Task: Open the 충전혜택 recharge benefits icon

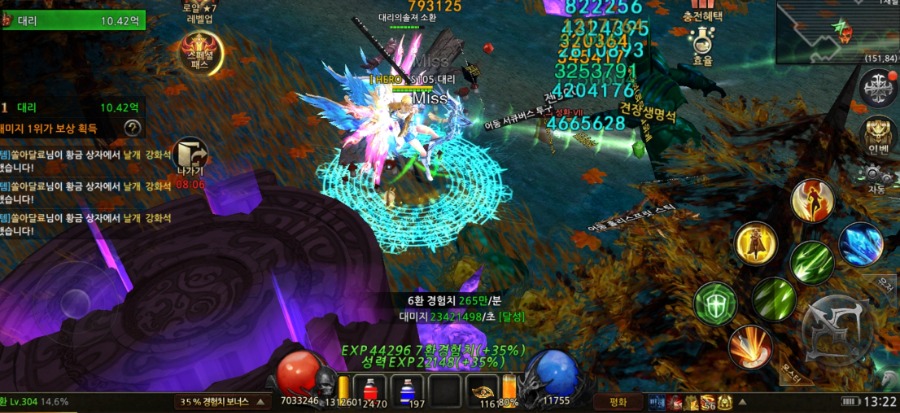Action: [x=702, y=10]
